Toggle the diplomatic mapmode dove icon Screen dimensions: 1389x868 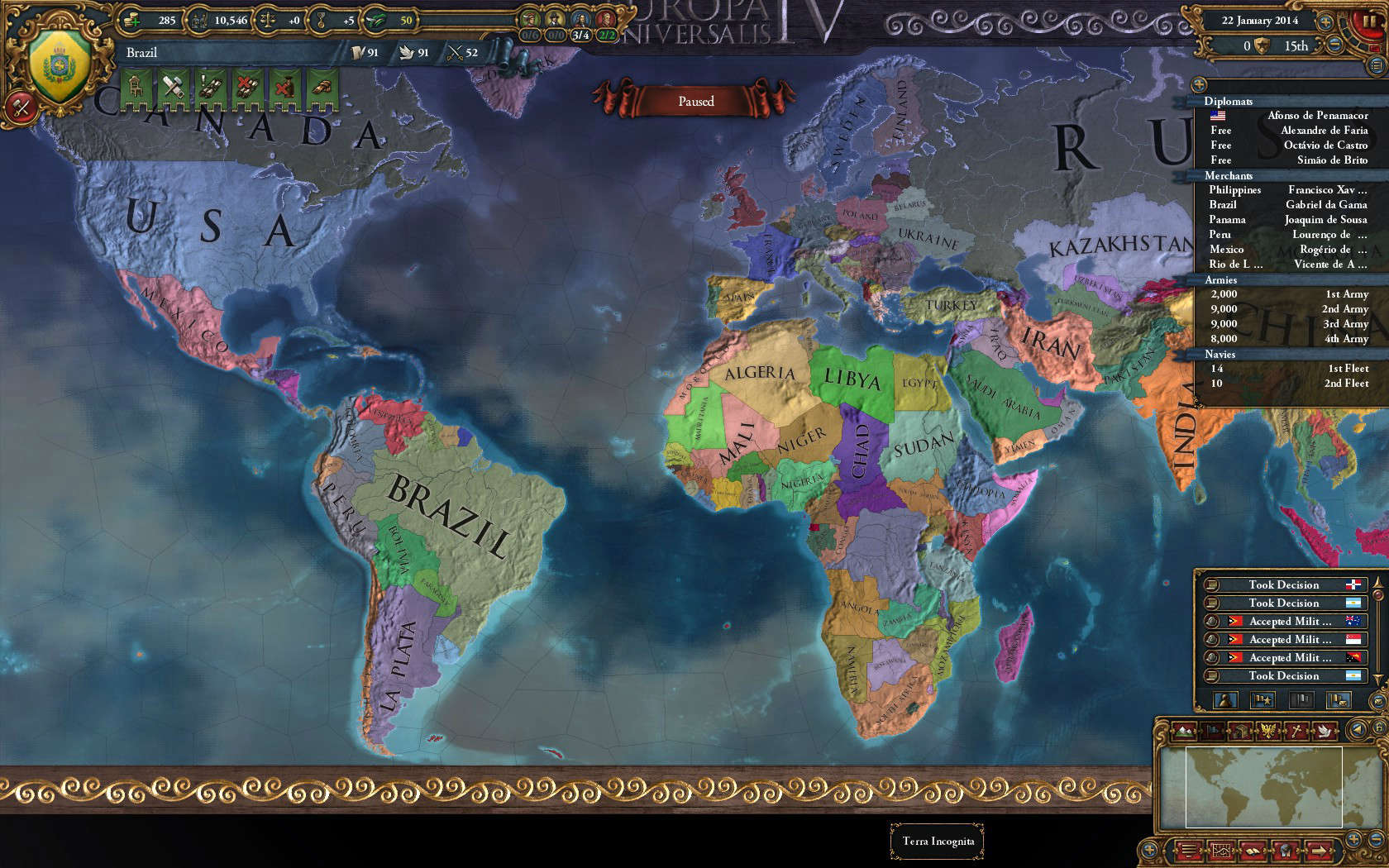coord(1325,732)
